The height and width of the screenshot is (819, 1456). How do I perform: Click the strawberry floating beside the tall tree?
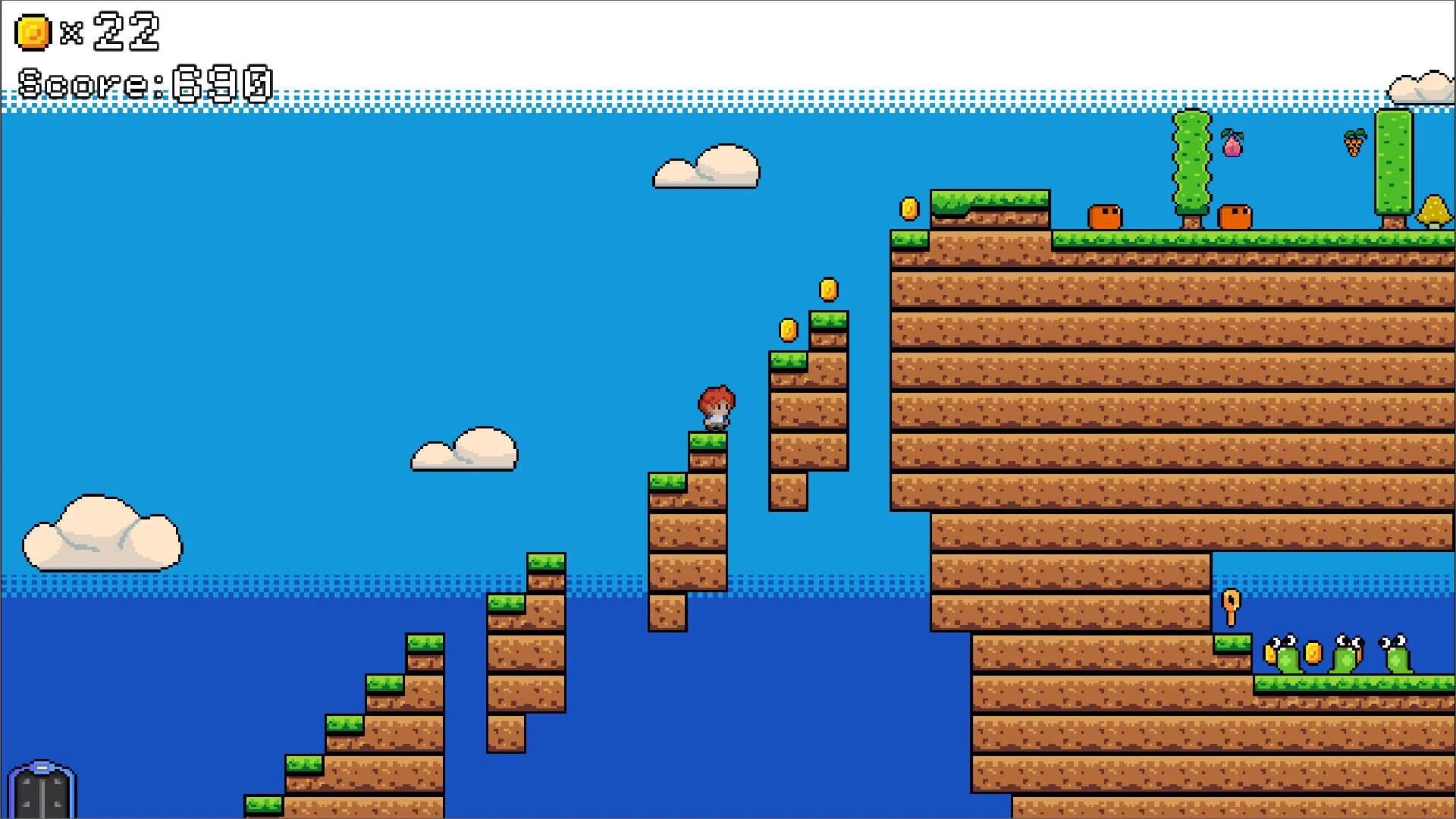[1356, 144]
